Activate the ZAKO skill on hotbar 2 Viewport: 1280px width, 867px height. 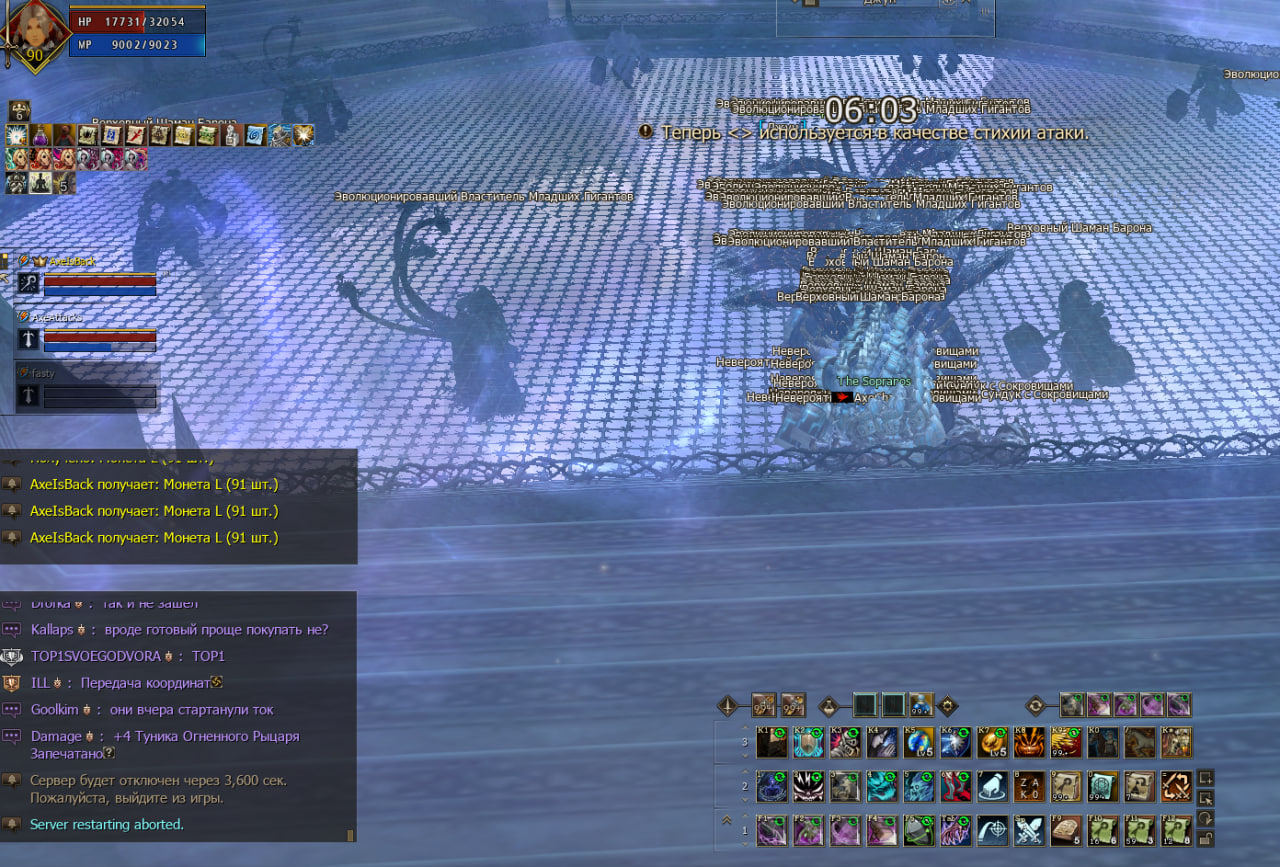1029,787
